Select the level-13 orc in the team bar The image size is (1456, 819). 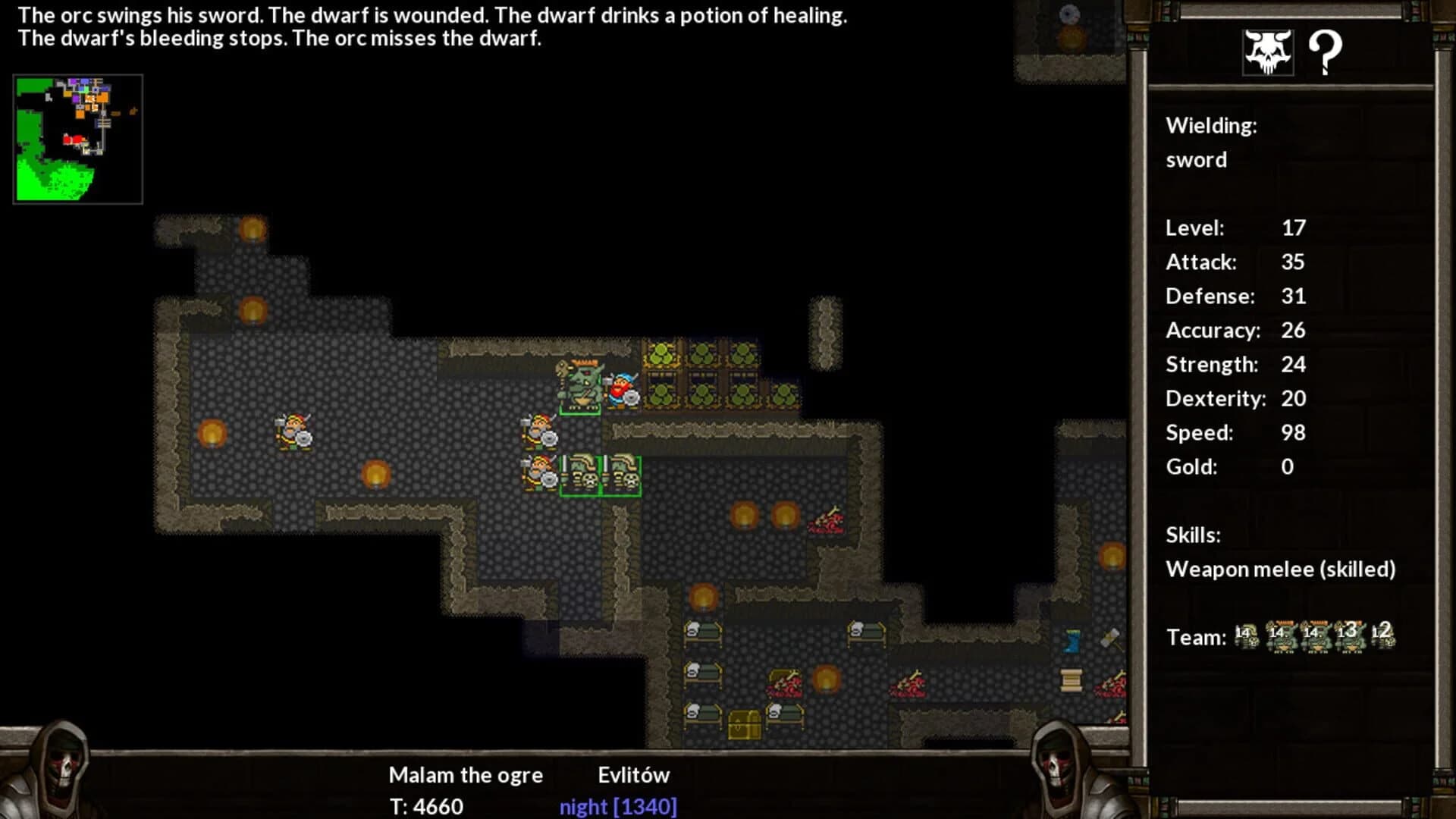point(1350,635)
